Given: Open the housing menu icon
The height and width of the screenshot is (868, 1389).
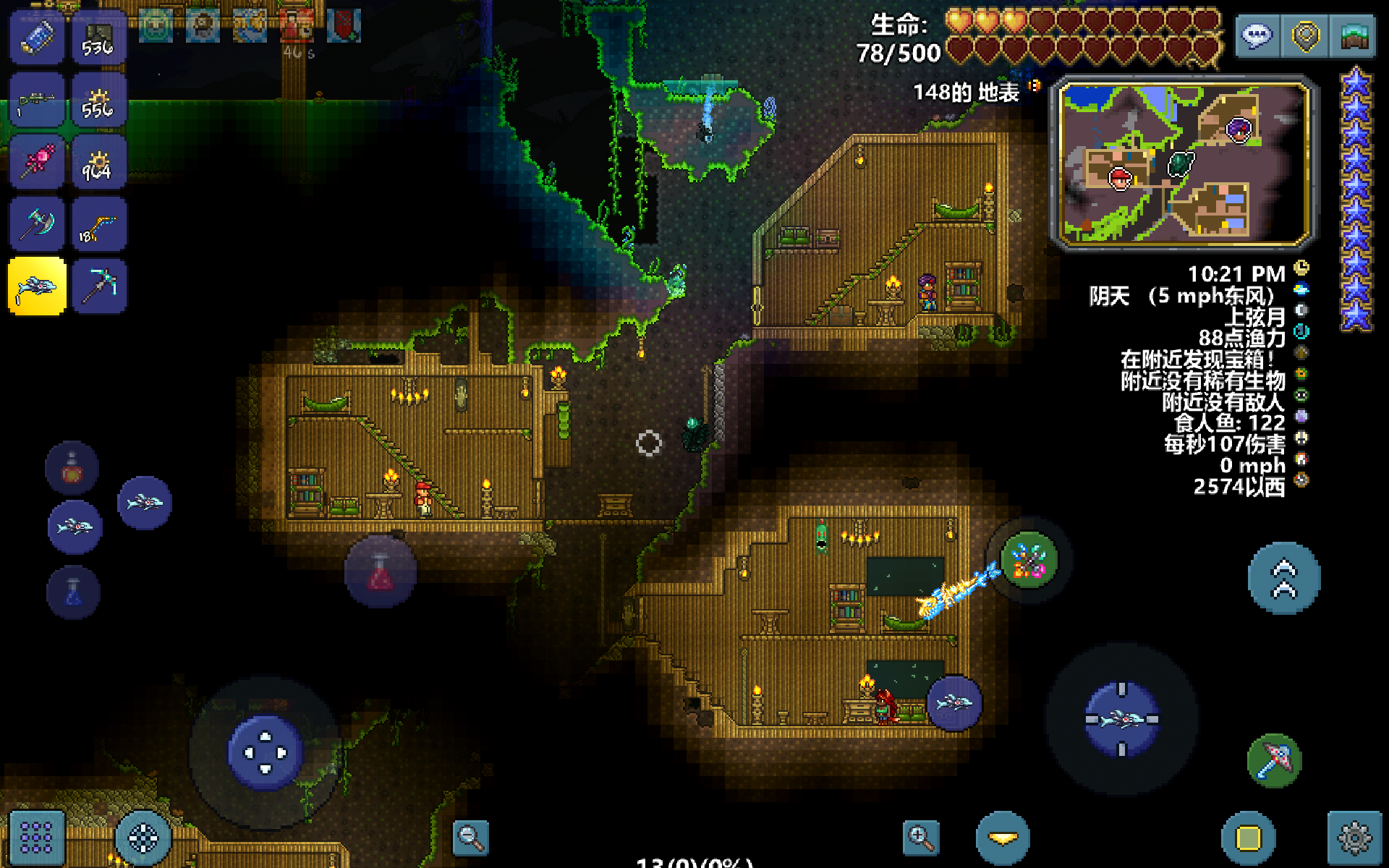Looking at the screenshot, I should pyautogui.click(x=1354, y=36).
